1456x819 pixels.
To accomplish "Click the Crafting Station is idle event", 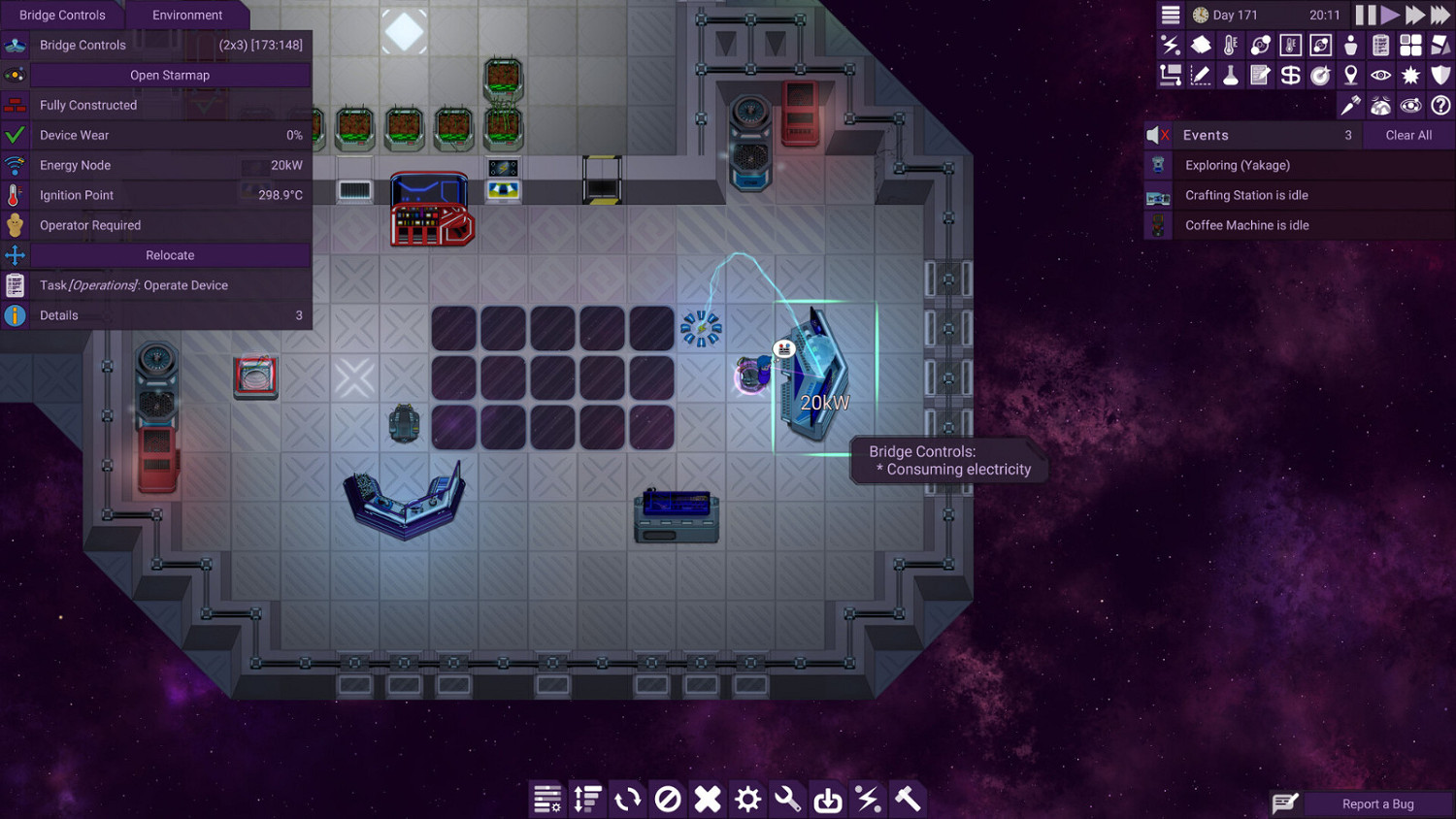I will click(x=1247, y=195).
